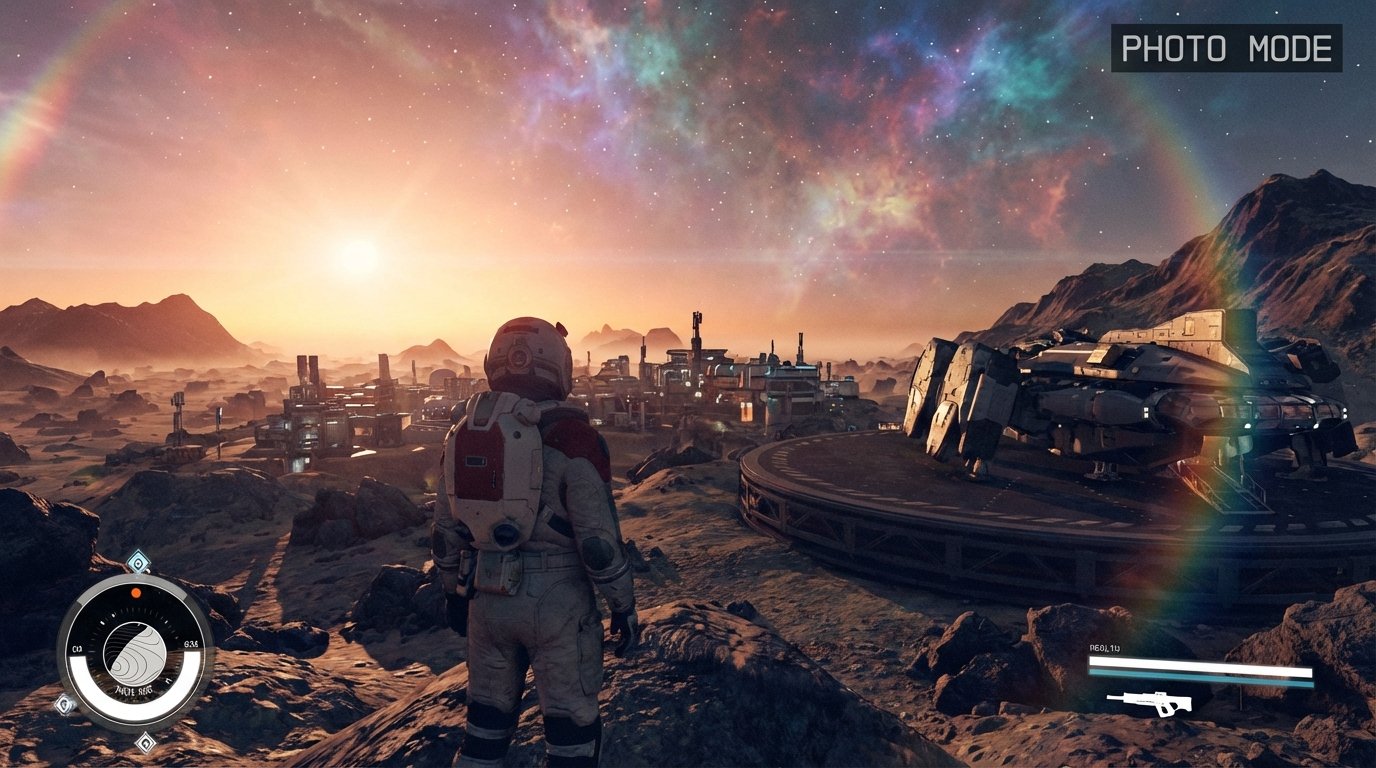Select the planet terrain icon inside the compass

[134, 654]
